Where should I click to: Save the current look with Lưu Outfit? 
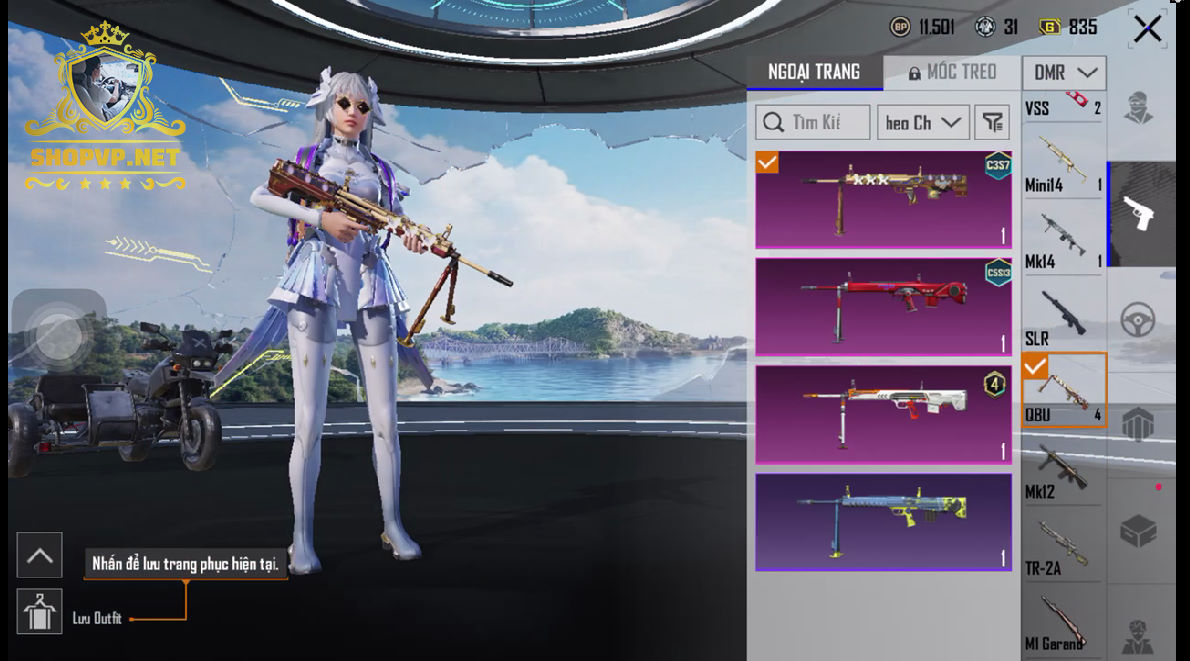tap(40, 611)
